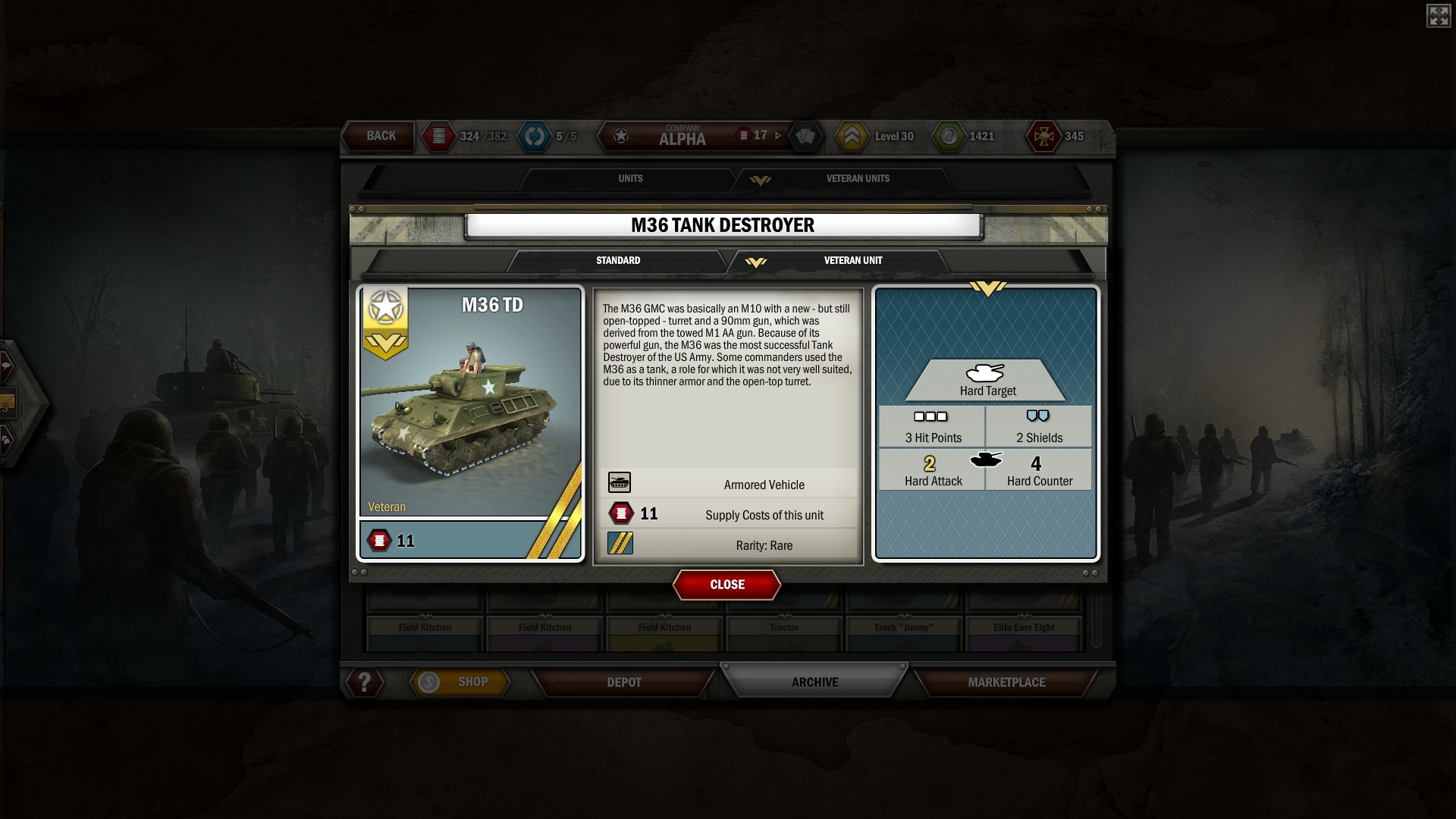Switch to the Depot section
The image size is (1456, 819).
coord(624,682)
